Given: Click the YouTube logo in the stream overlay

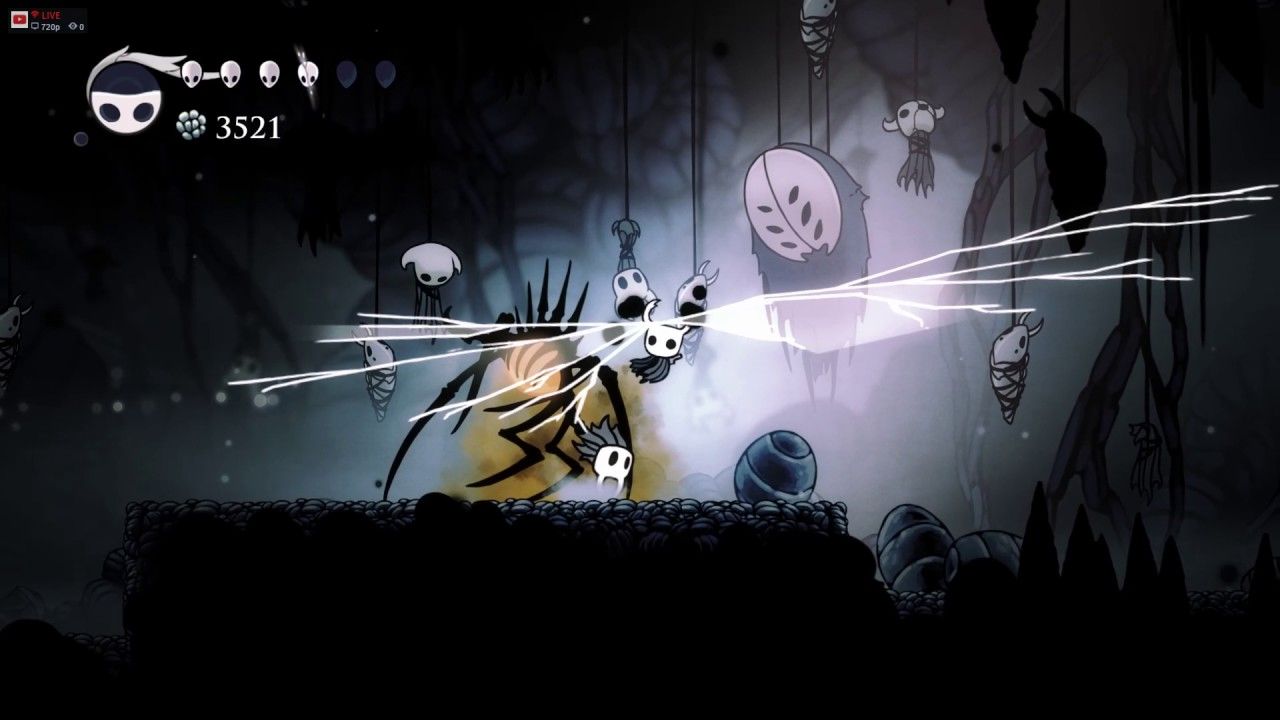Looking at the screenshot, I should point(20,19).
